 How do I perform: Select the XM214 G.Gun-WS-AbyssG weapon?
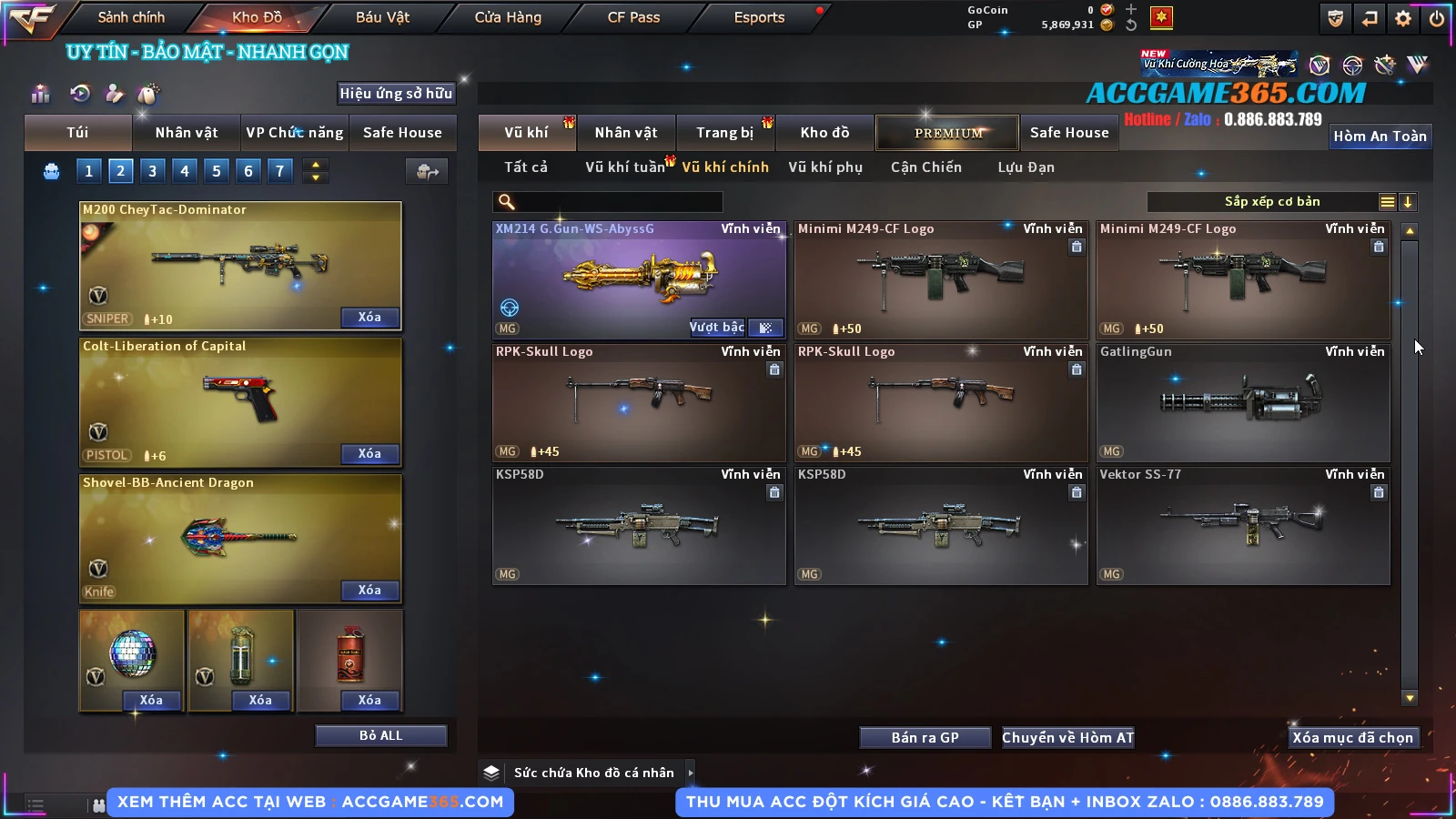[638, 280]
